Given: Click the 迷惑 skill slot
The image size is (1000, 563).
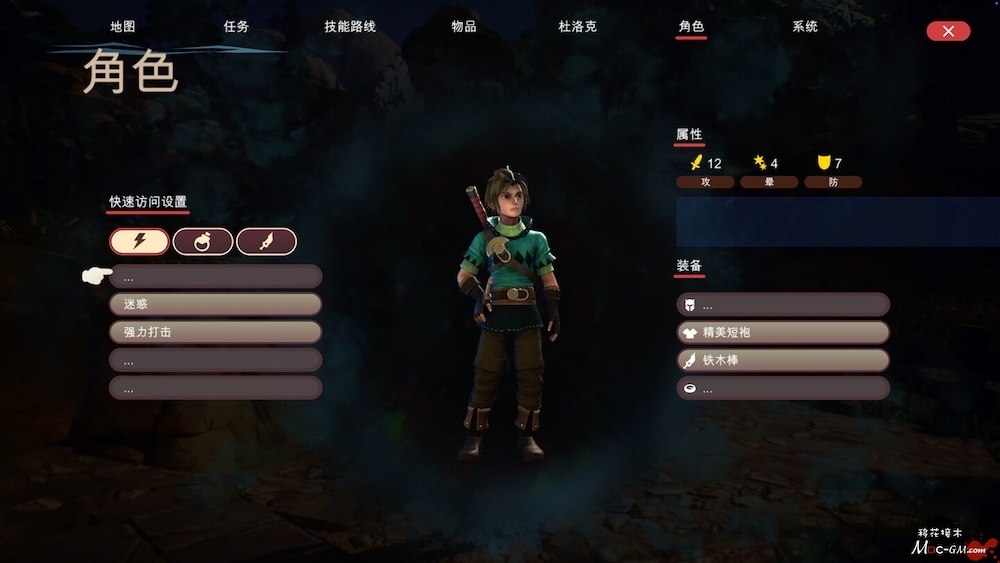Looking at the screenshot, I should point(215,304).
